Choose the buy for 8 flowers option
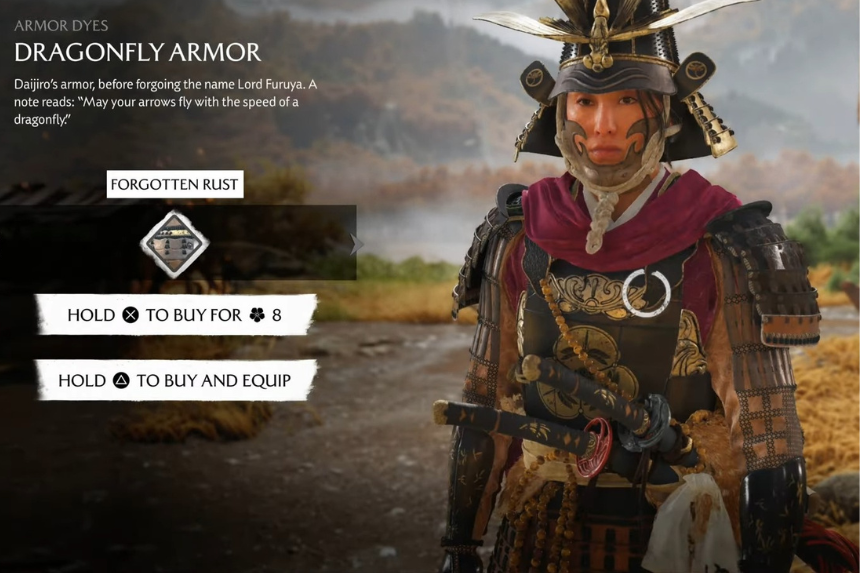Image resolution: width=860 pixels, height=573 pixels. 175,315
